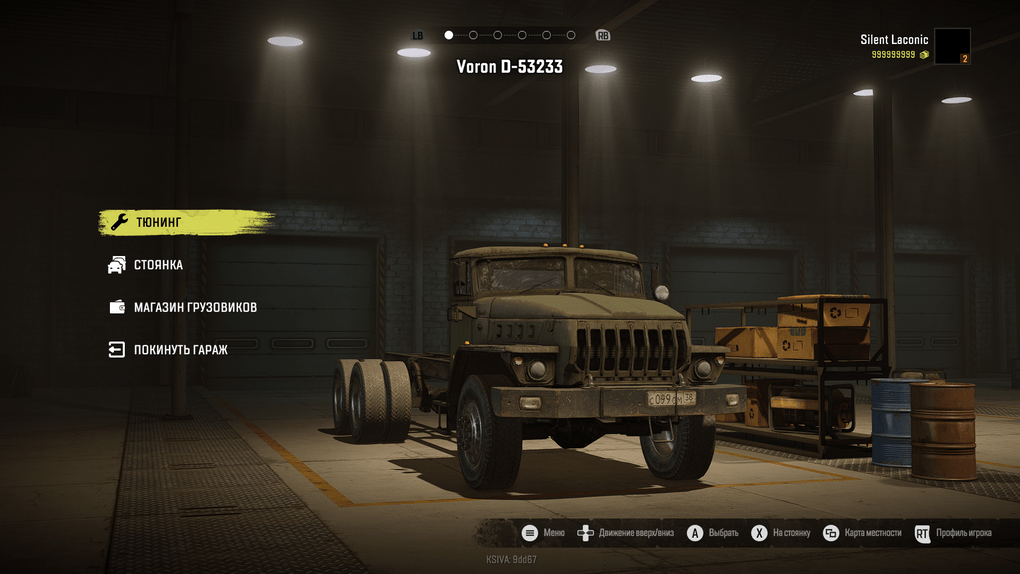Image resolution: width=1020 pixels, height=574 pixels.
Task: Open the ТЮНИНГ (tuning) menu entry
Action: click(160, 222)
